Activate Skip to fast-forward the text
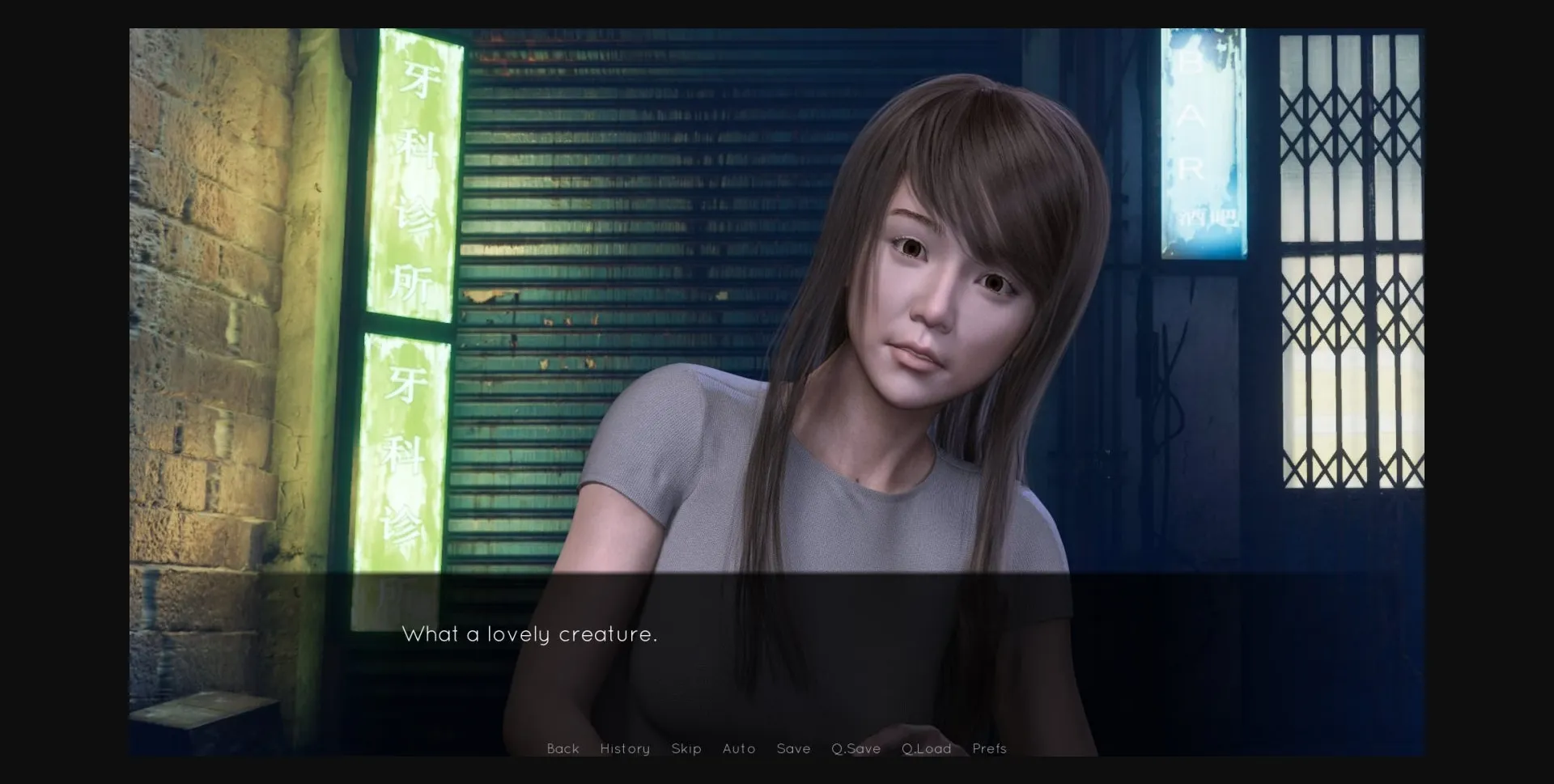Viewport: 1554px width, 784px height. (687, 748)
